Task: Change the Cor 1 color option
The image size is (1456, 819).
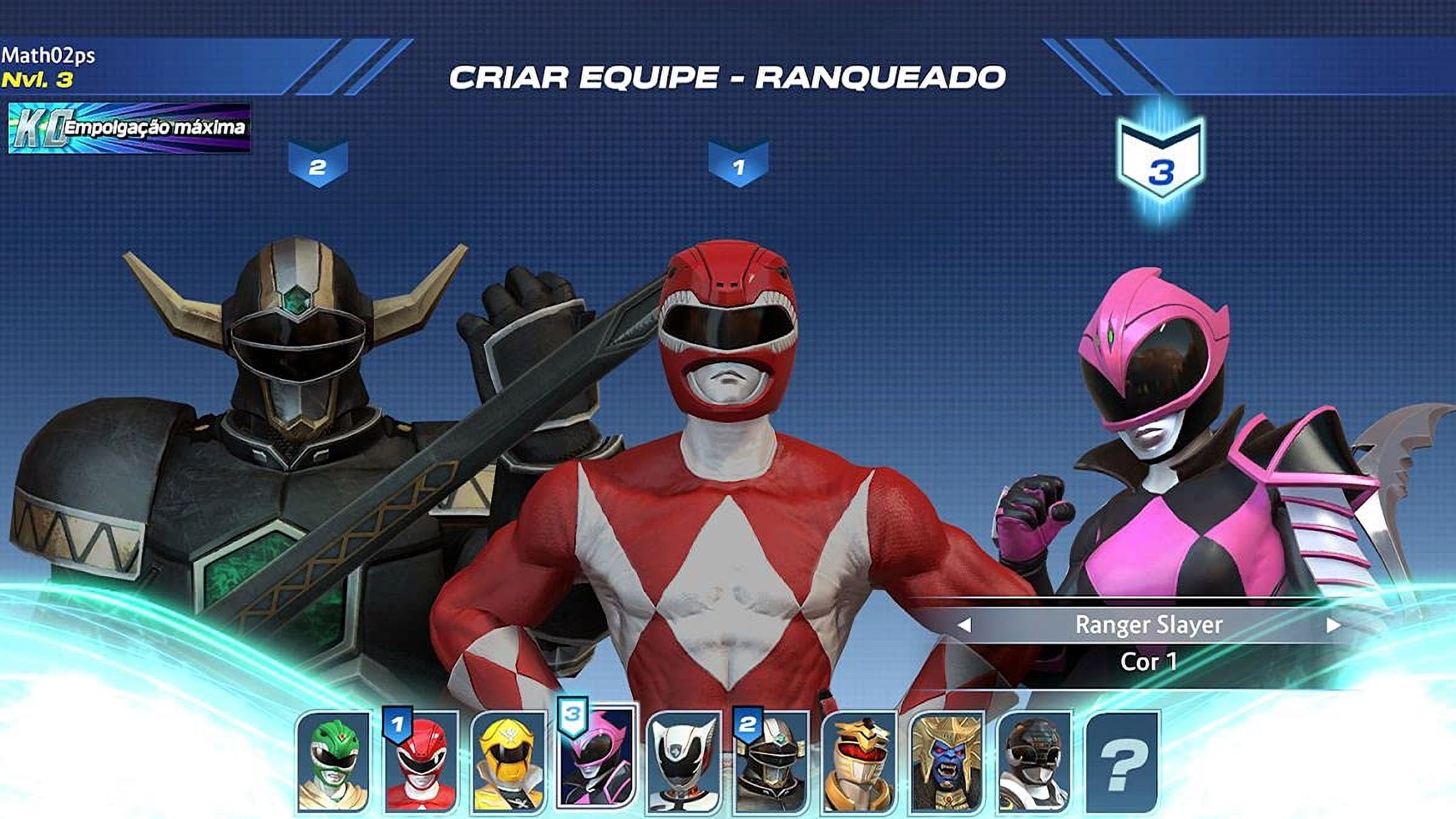Action: 1148,661
